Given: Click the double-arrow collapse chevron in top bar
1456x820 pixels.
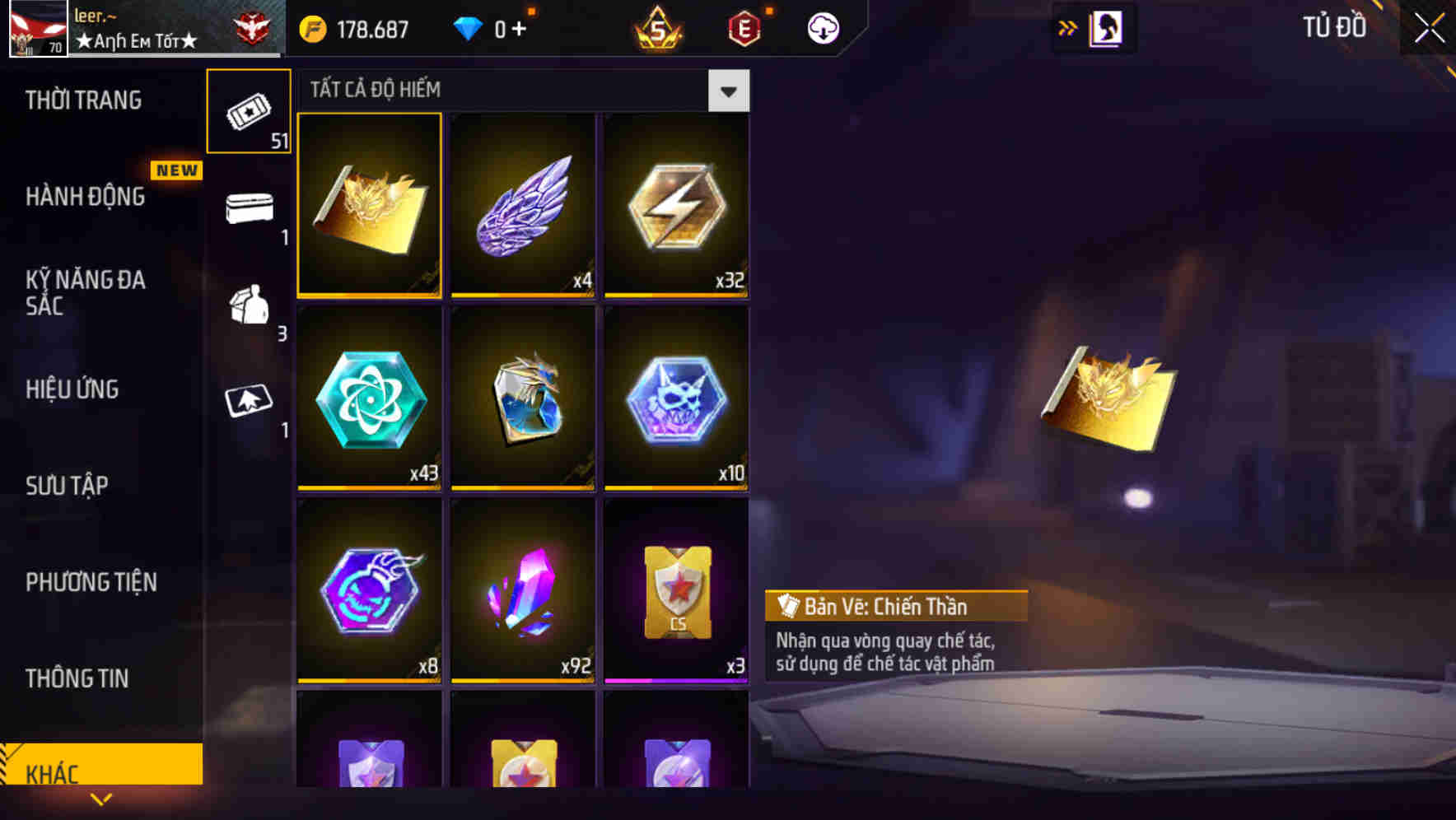Looking at the screenshot, I should pos(1066,27).
